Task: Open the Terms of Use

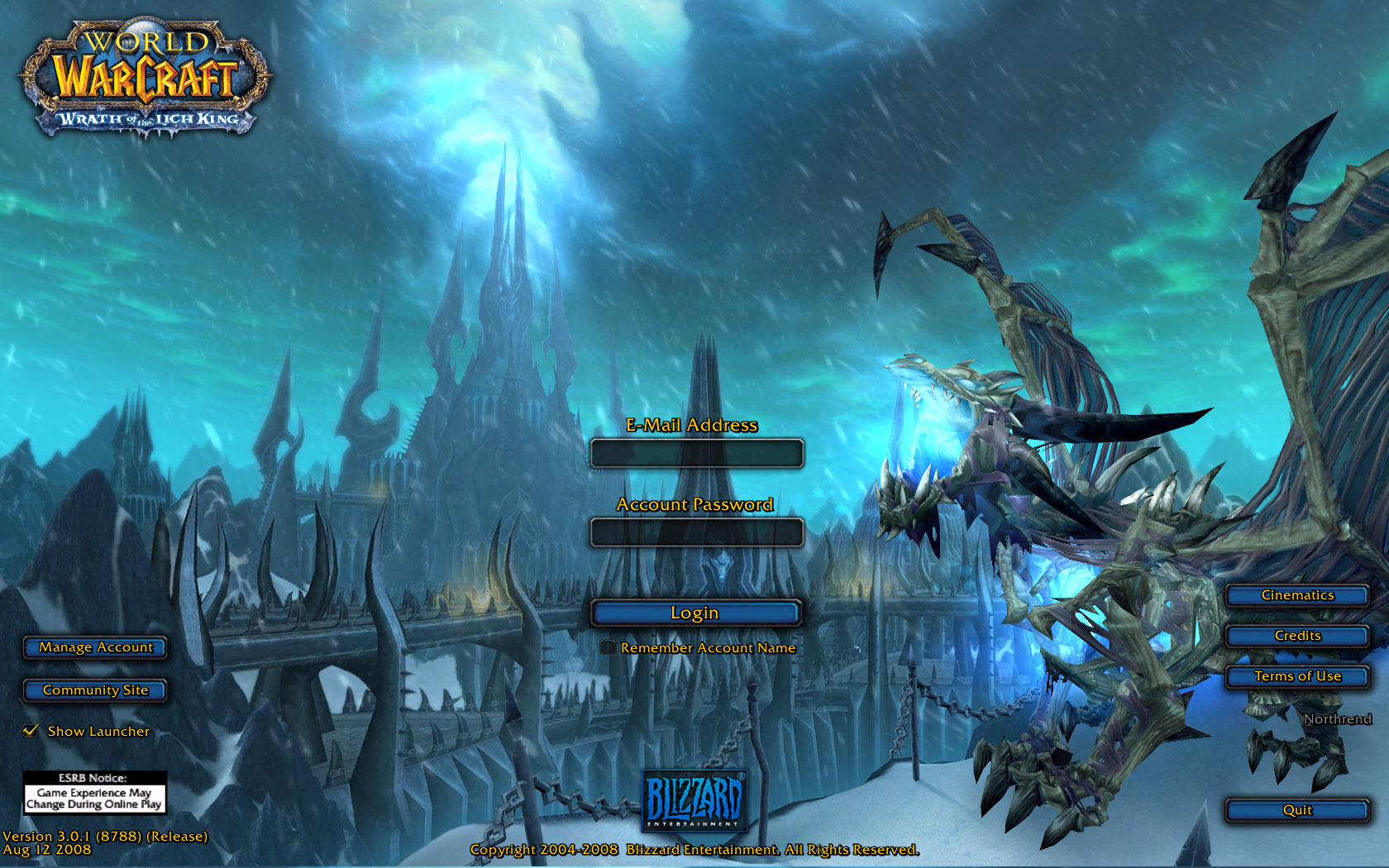Action: click(x=1297, y=676)
